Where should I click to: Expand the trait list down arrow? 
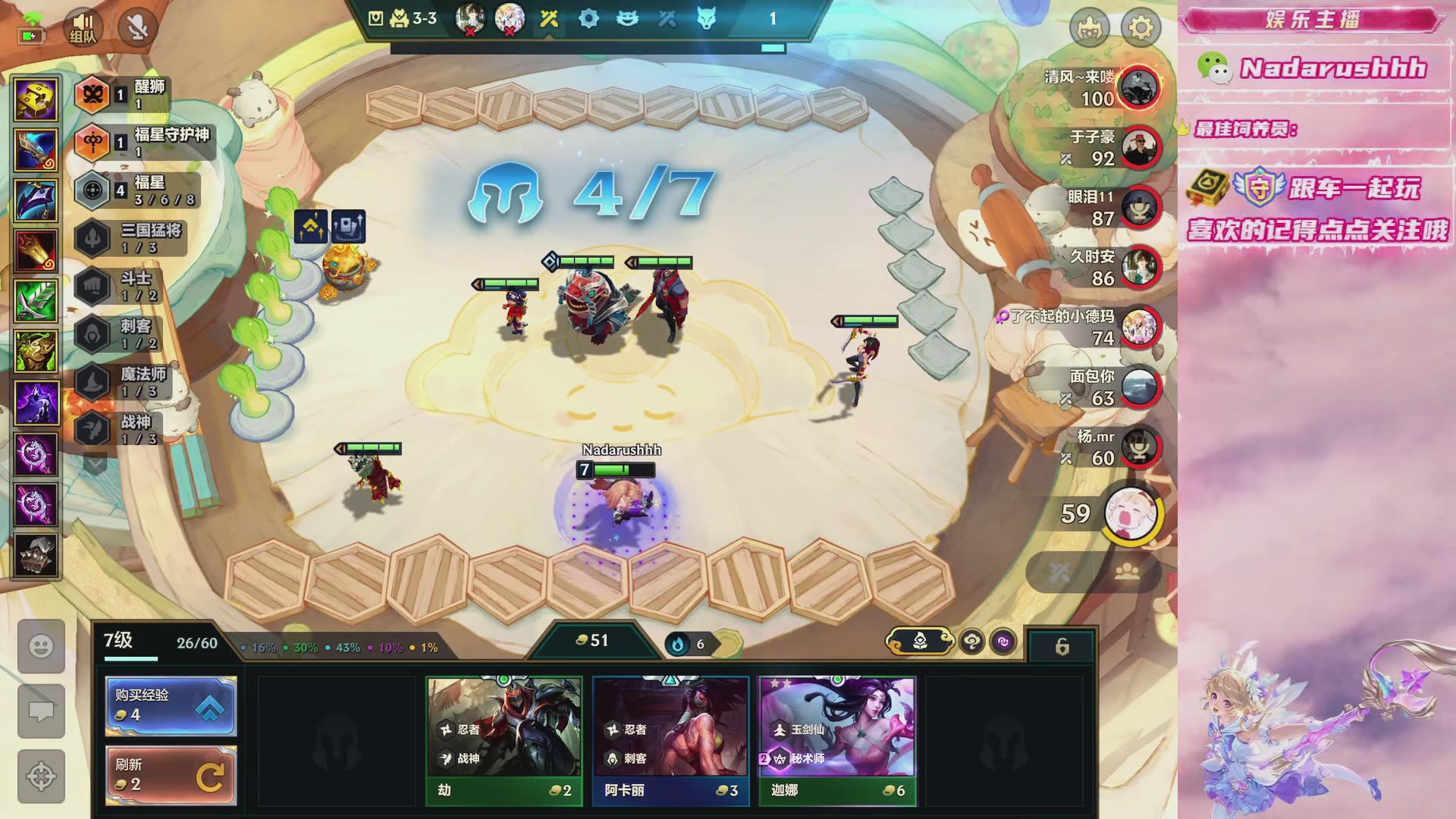(x=96, y=462)
